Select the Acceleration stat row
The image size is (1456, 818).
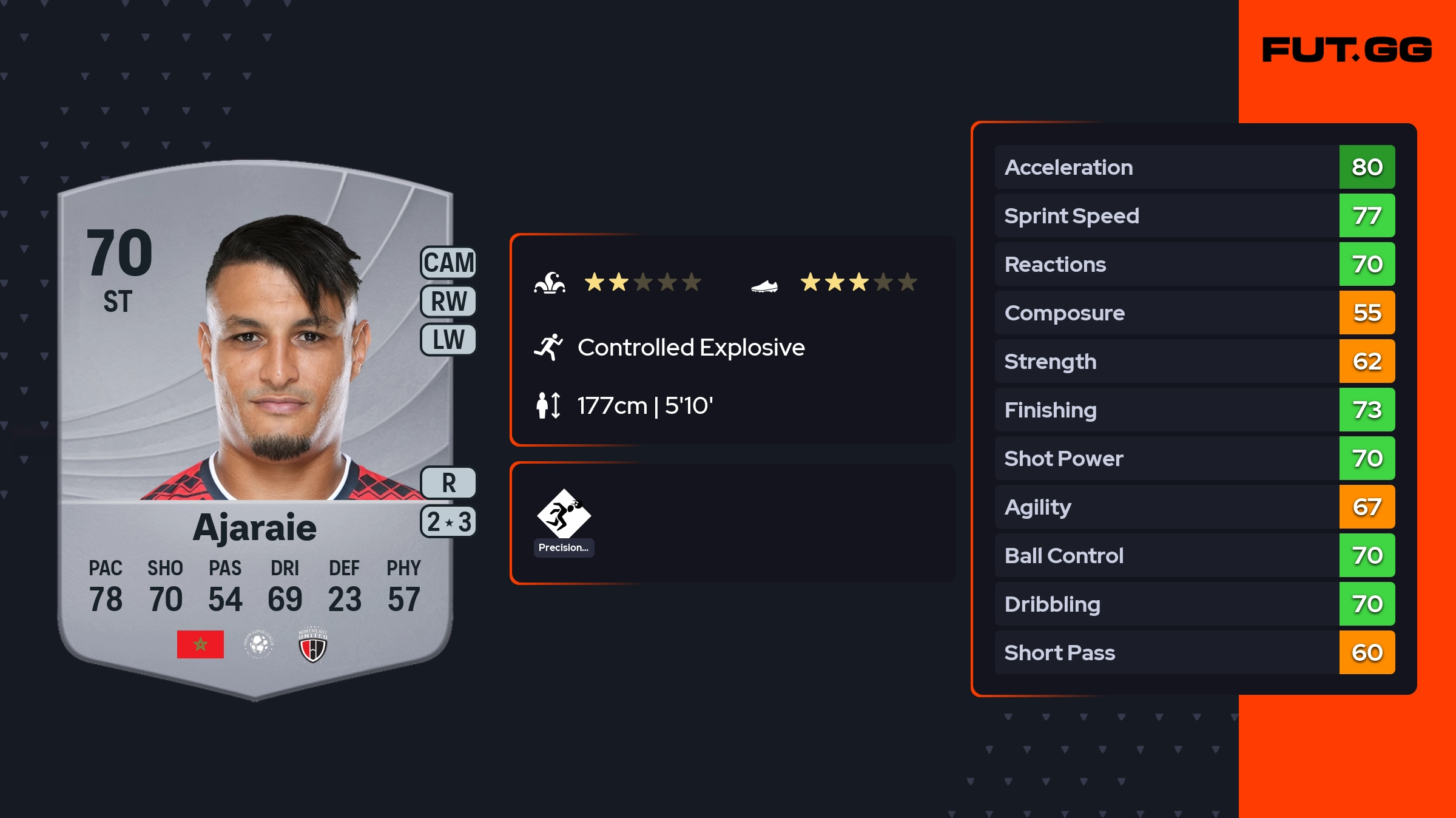click(x=1195, y=167)
